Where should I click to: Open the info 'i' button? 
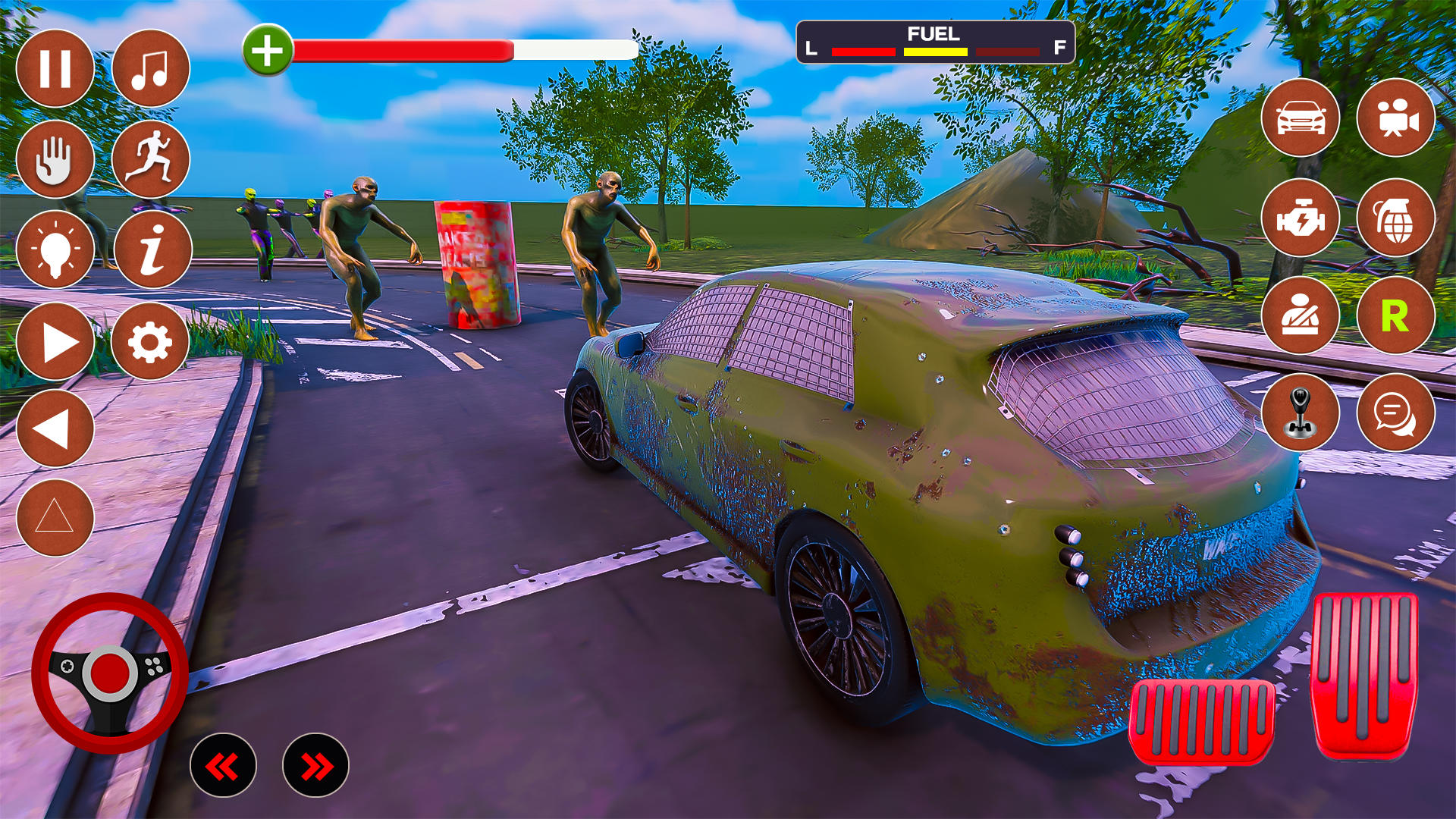pyautogui.click(x=152, y=249)
